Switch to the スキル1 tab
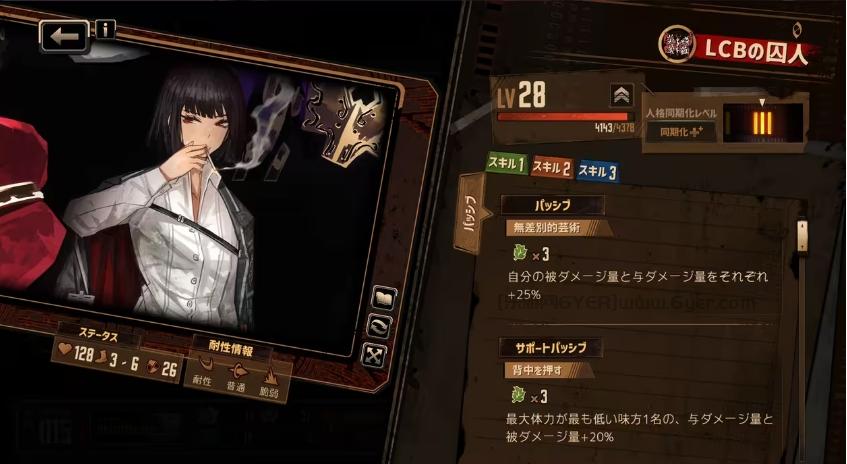Screen dimensions: 847x464 click(x=506, y=164)
